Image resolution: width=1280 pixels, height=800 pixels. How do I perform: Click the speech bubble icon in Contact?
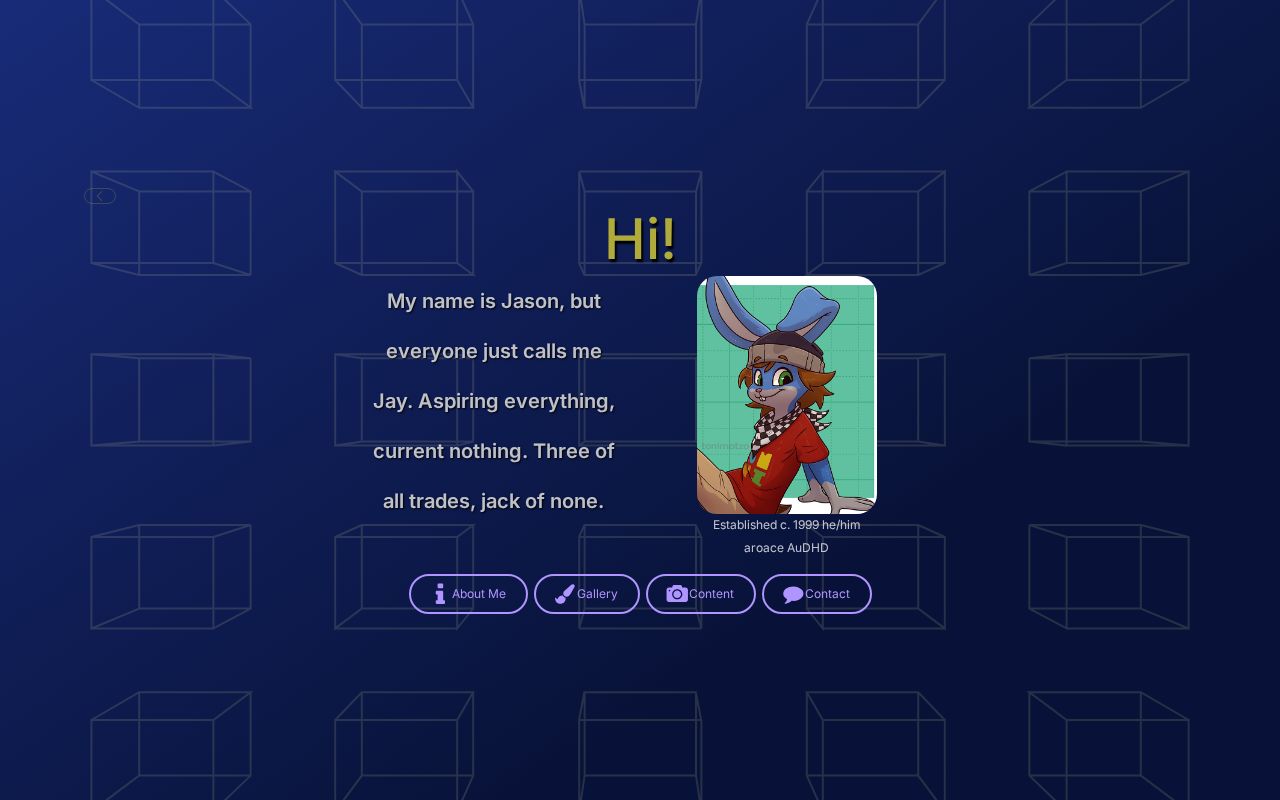click(x=792, y=594)
